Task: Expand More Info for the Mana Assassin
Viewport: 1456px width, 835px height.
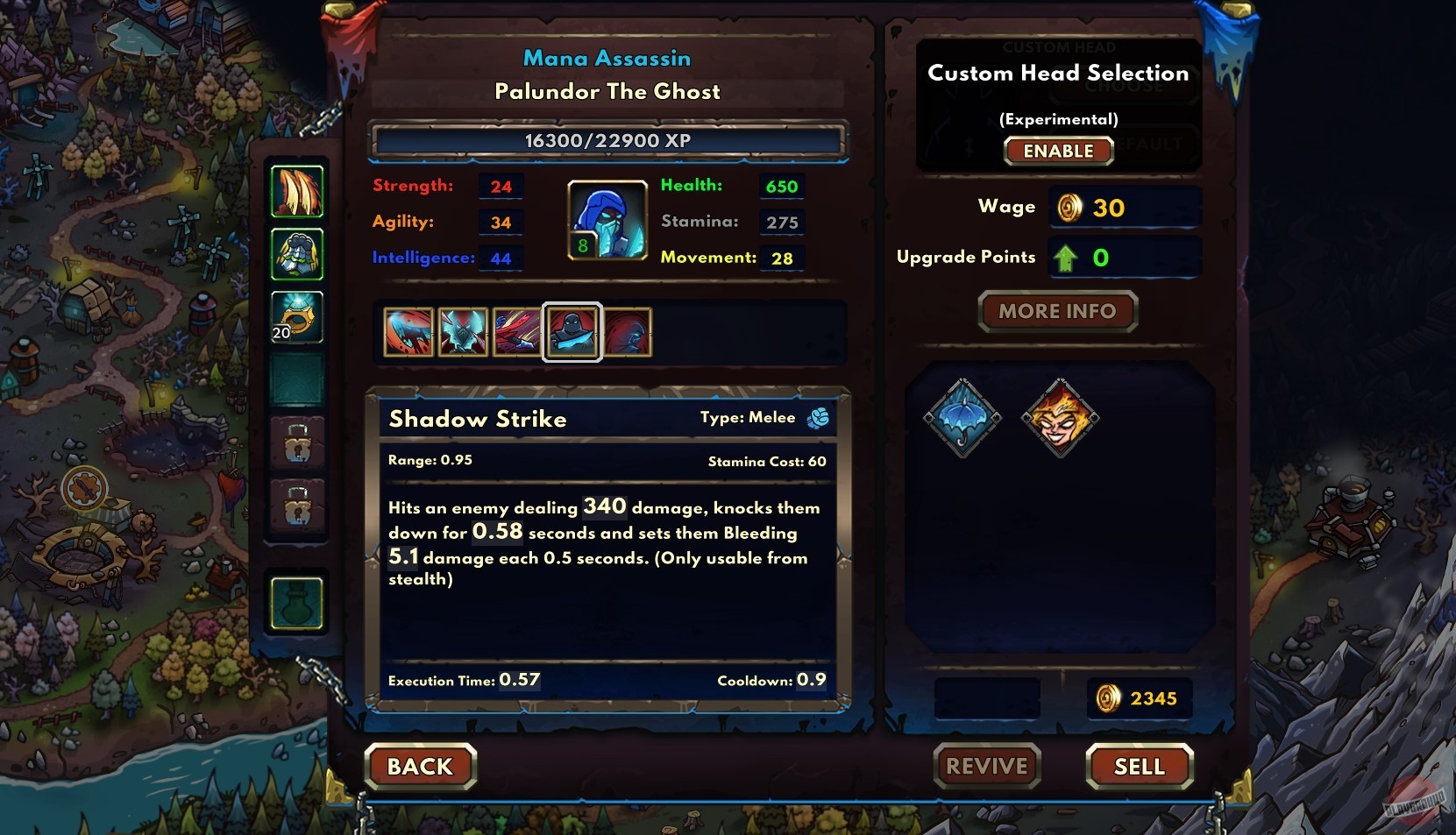Action: pyautogui.click(x=1058, y=311)
